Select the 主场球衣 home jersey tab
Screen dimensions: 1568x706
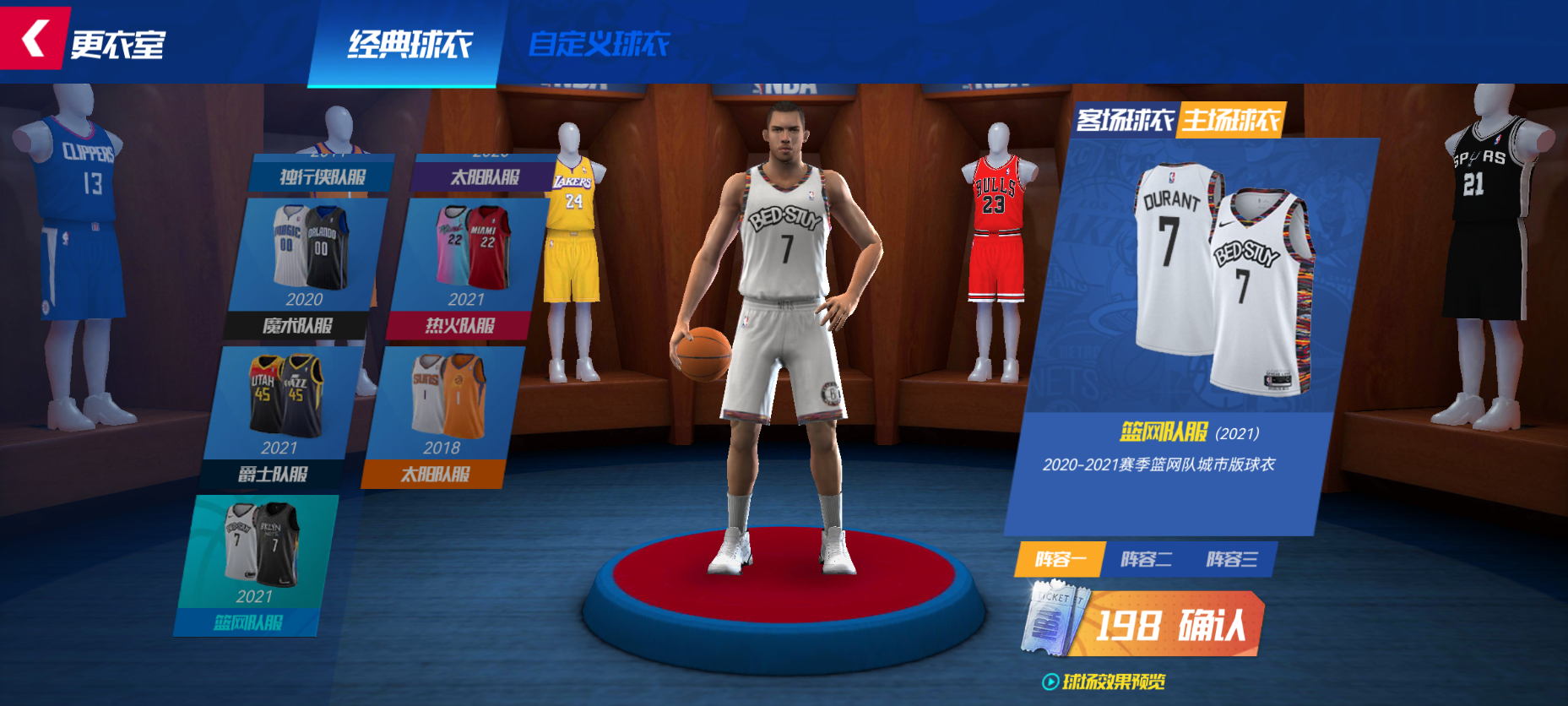[x=1230, y=121]
